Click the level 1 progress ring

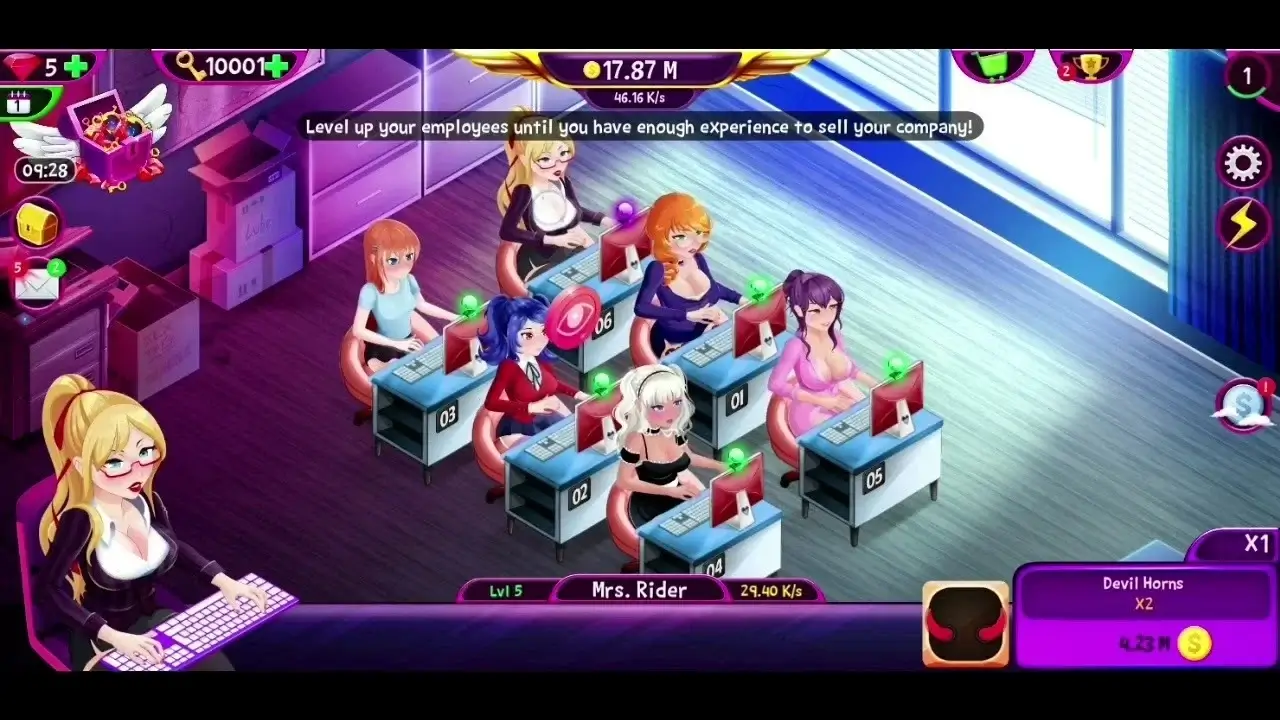pyautogui.click(x=1247, y=74)
